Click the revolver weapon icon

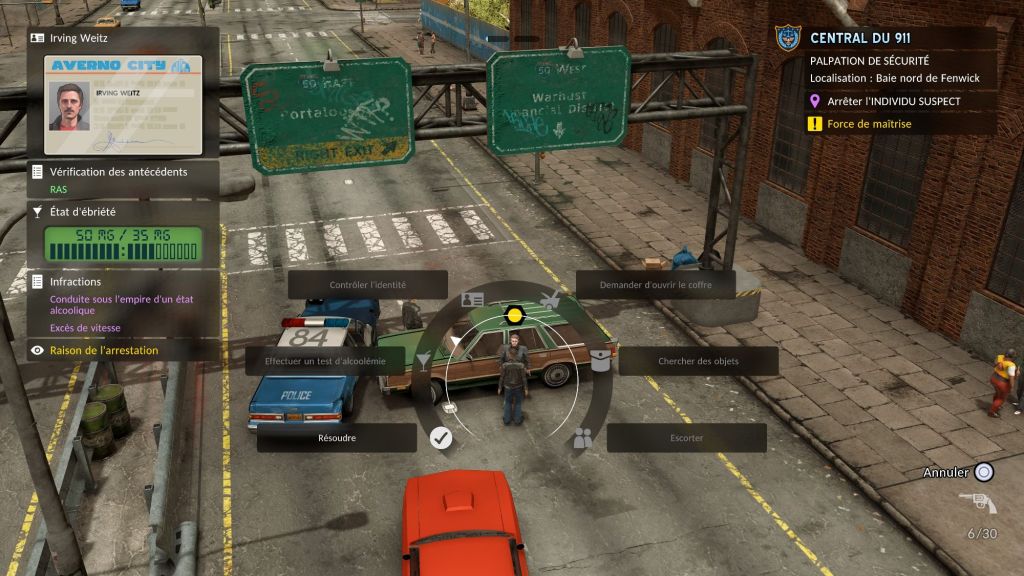pyautogui.click(x=977, y=503)
